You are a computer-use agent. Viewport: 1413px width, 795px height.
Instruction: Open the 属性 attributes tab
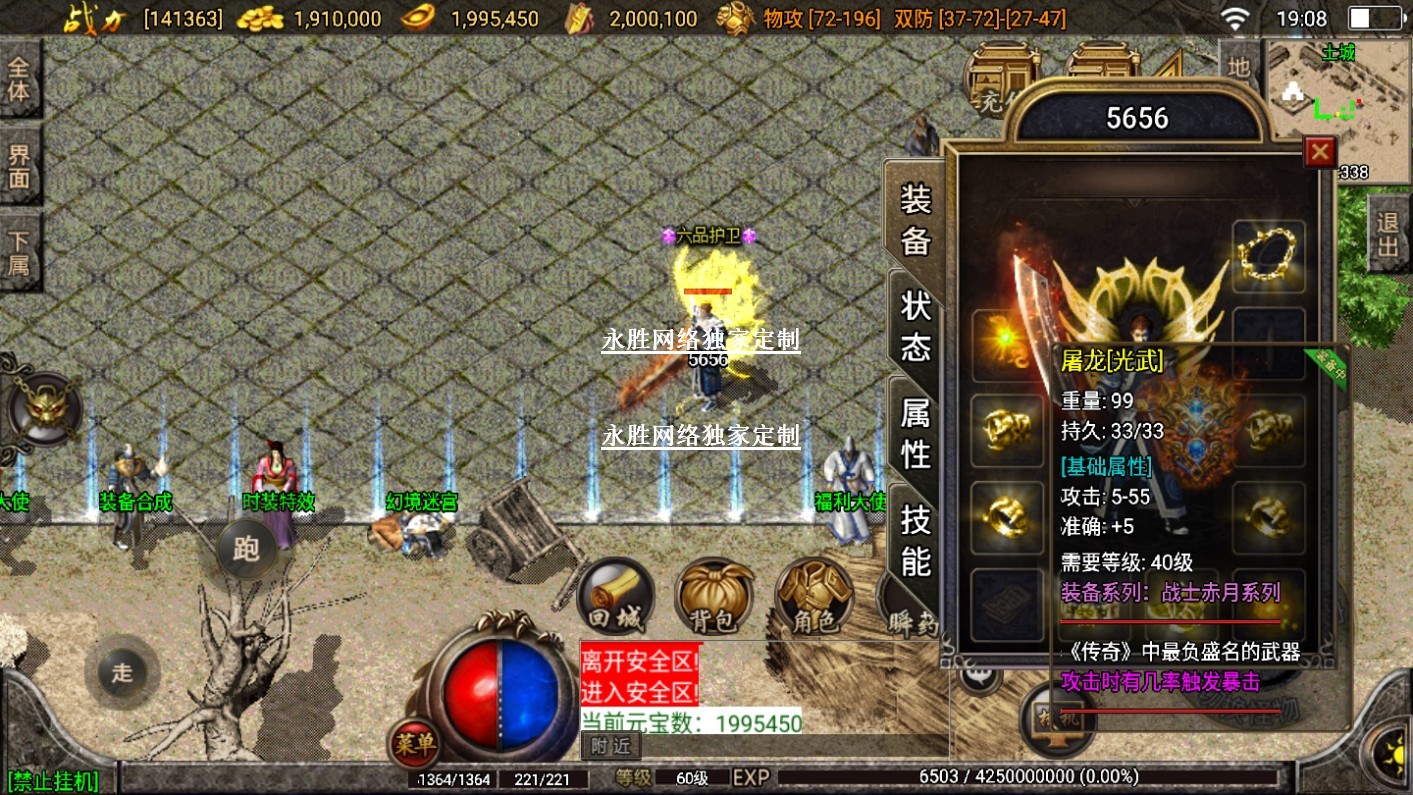coord(915,433)
